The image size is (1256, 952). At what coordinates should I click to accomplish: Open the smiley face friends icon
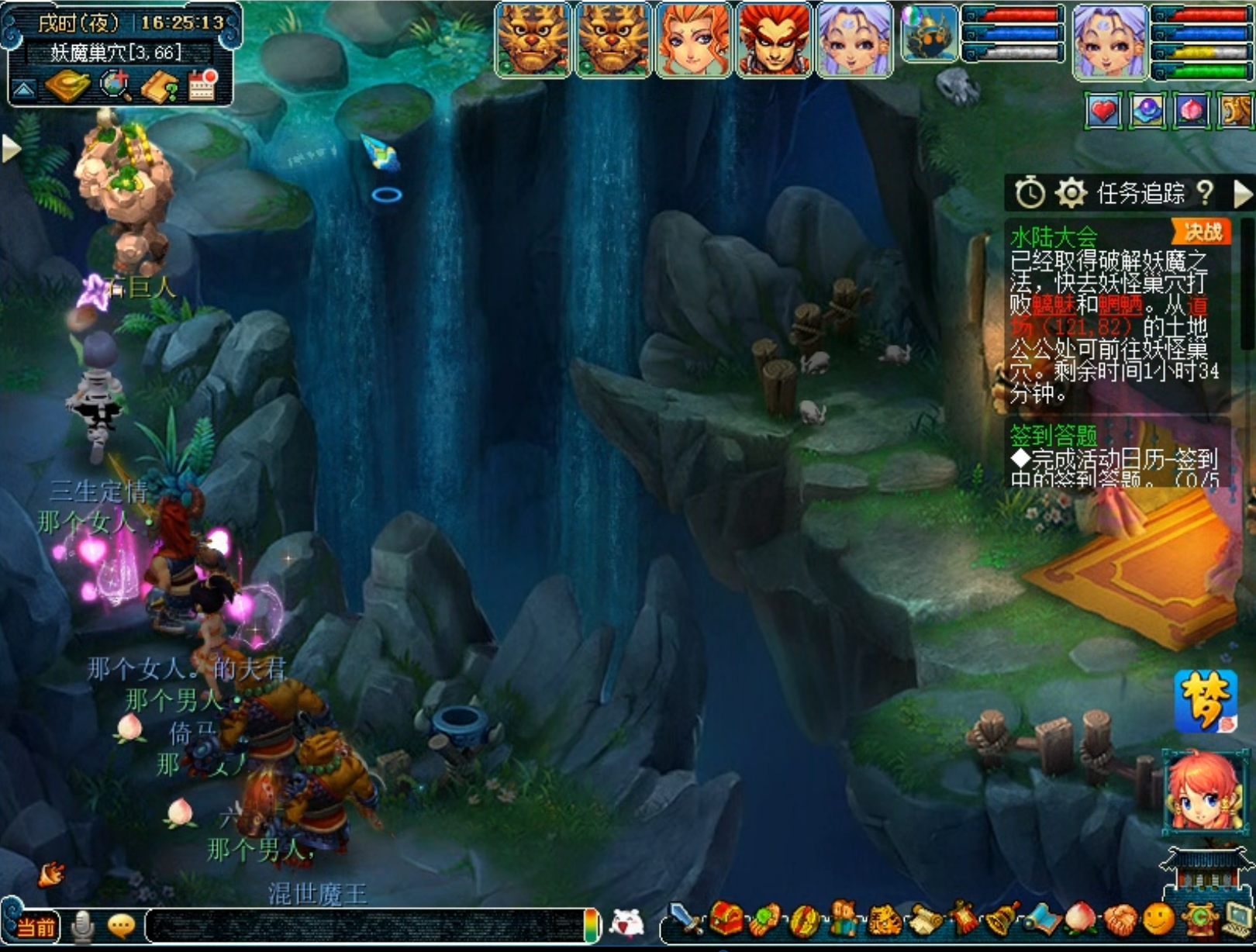point(1158,919)
